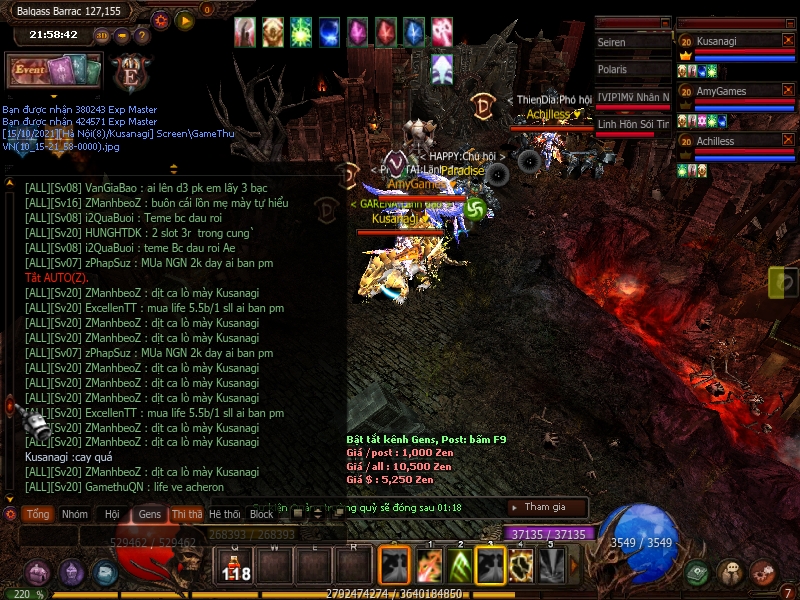Open the Gens chat tab
This screenshot has height=600, width=800.
pos(150,514)
